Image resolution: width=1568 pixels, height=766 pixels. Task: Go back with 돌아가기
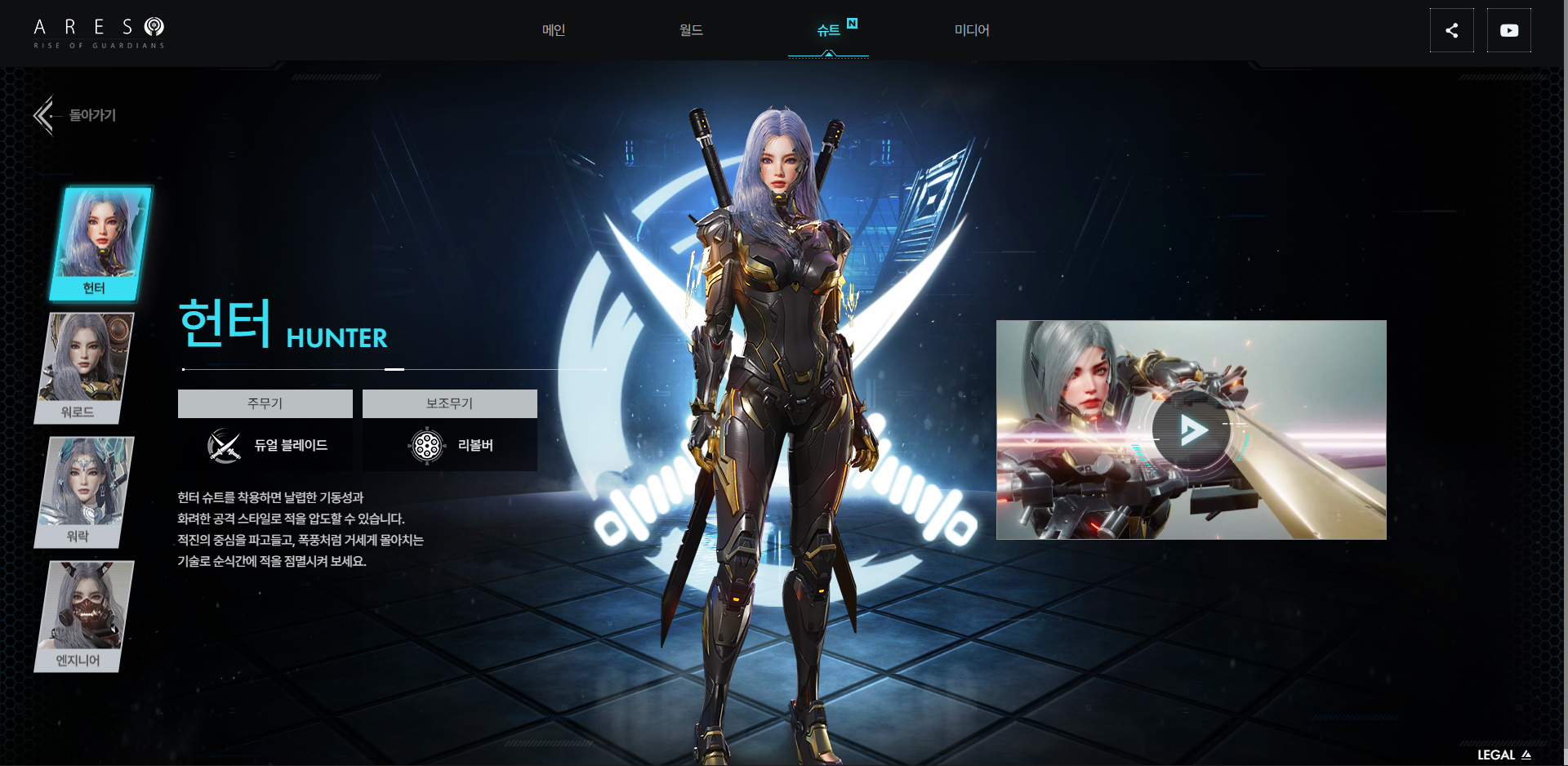click(76, 115)
